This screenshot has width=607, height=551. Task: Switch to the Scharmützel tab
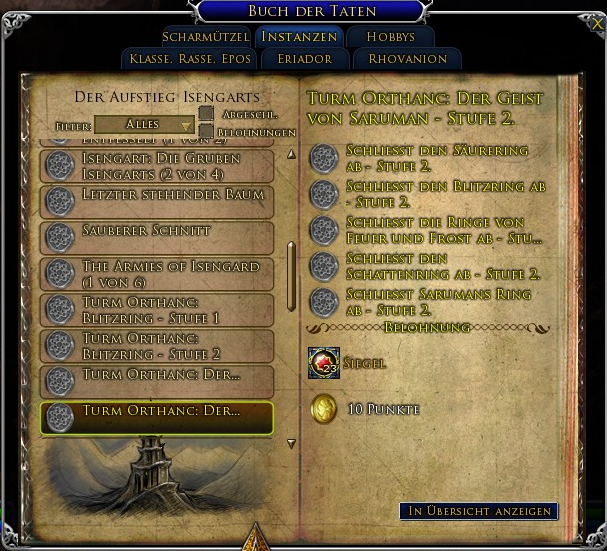click(206, 37)
